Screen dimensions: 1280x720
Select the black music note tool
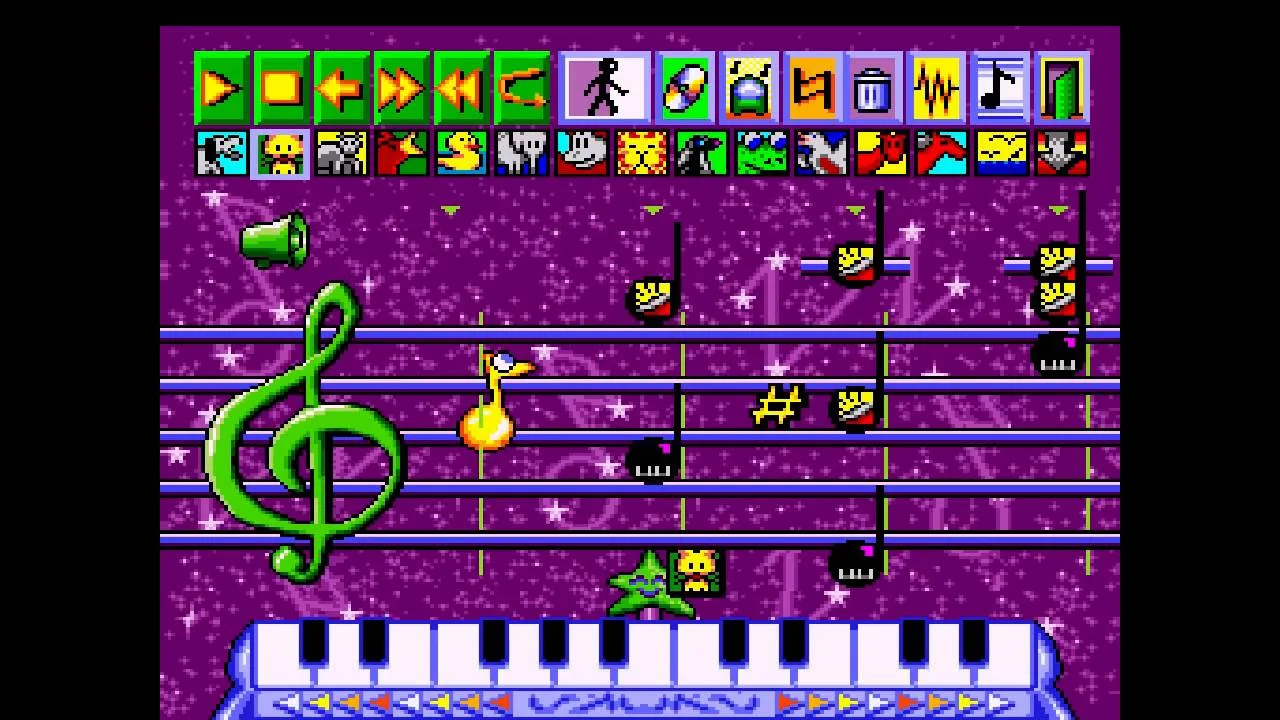pyautogui.click(x=999, y=89)
